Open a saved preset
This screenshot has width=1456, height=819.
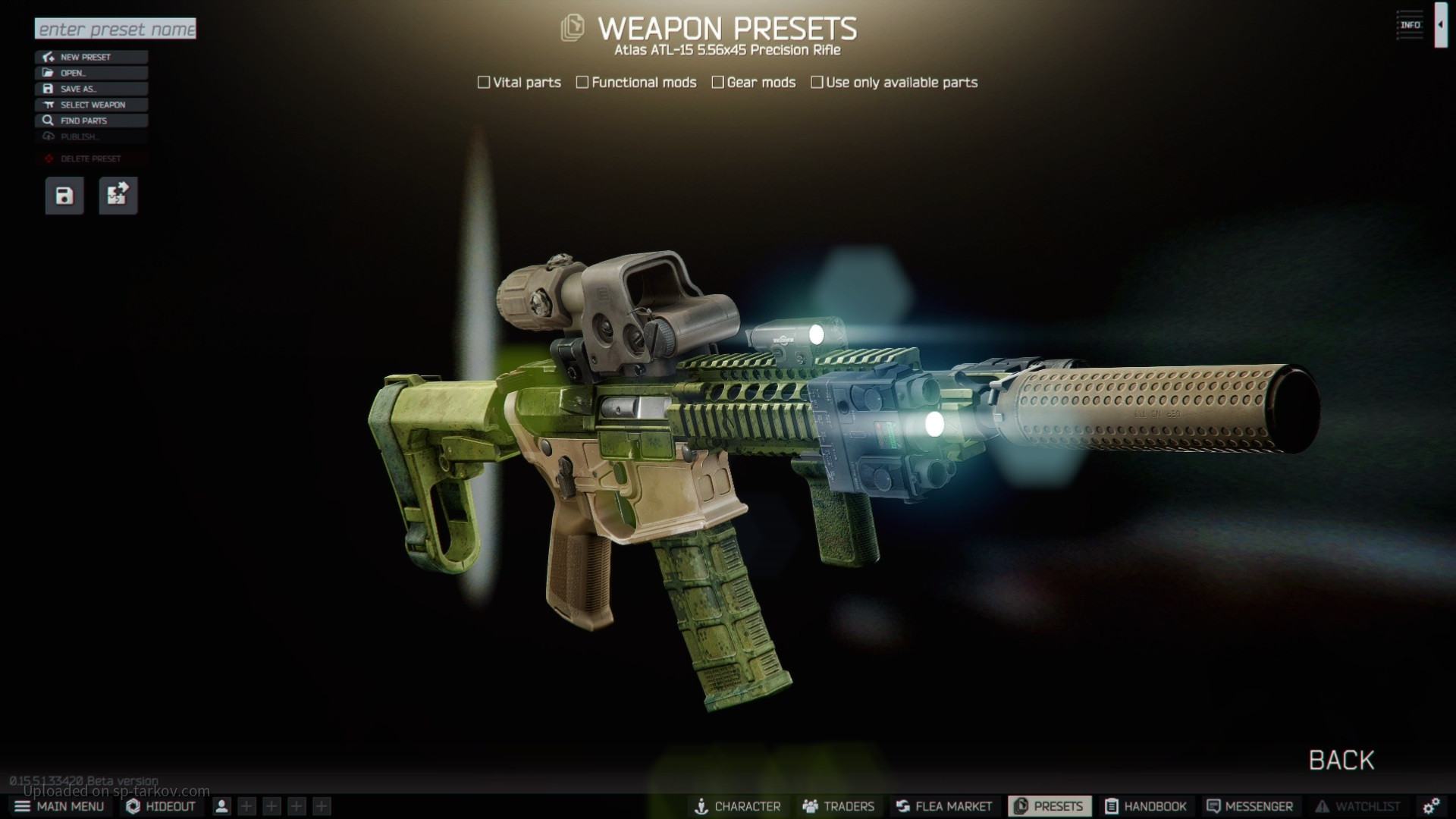pyautogui.click(x=91, y=73)
